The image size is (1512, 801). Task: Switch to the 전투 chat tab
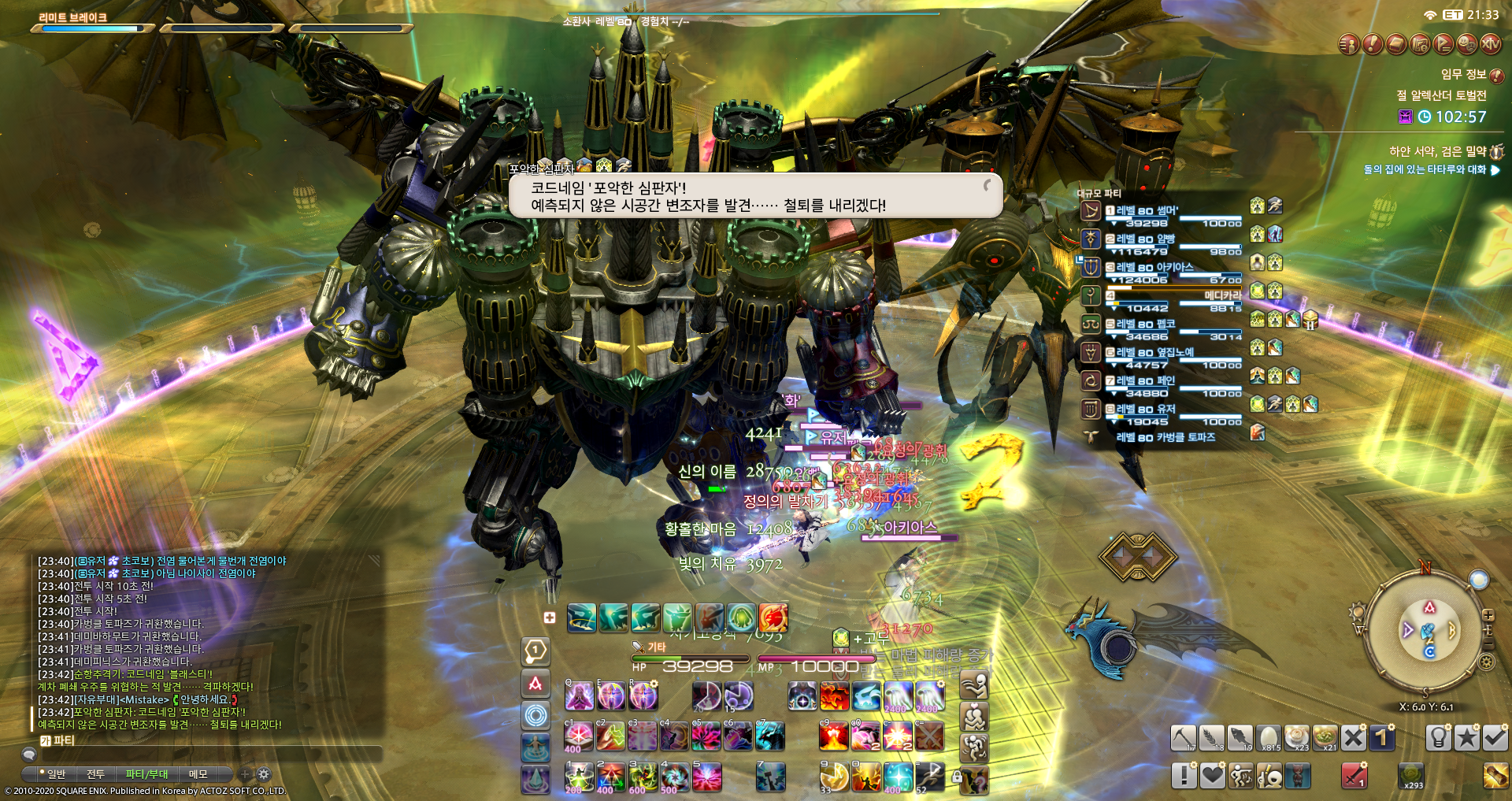(95, 774)
